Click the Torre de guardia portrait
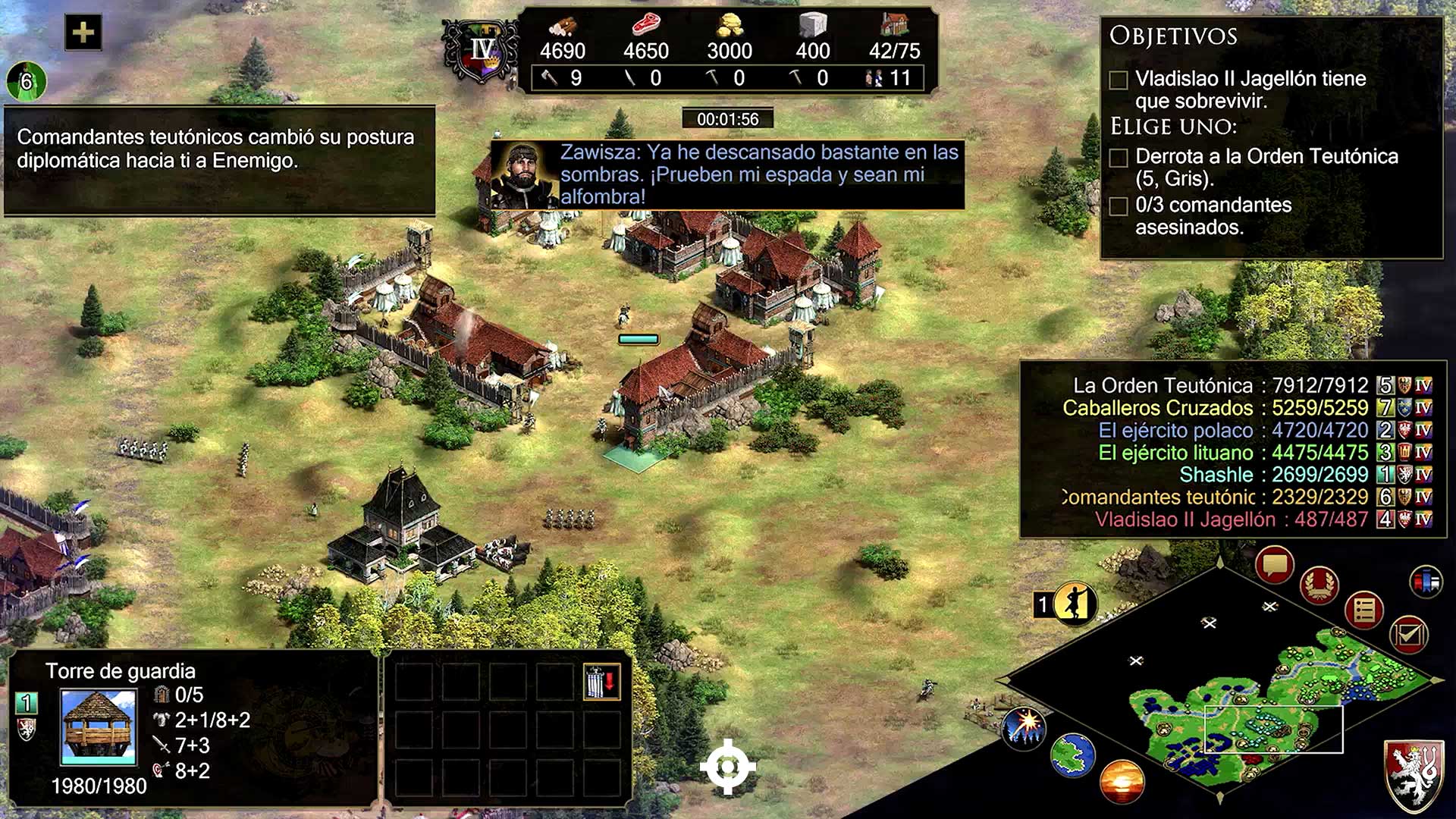The image size is (1456, 819). coord(99,726)
